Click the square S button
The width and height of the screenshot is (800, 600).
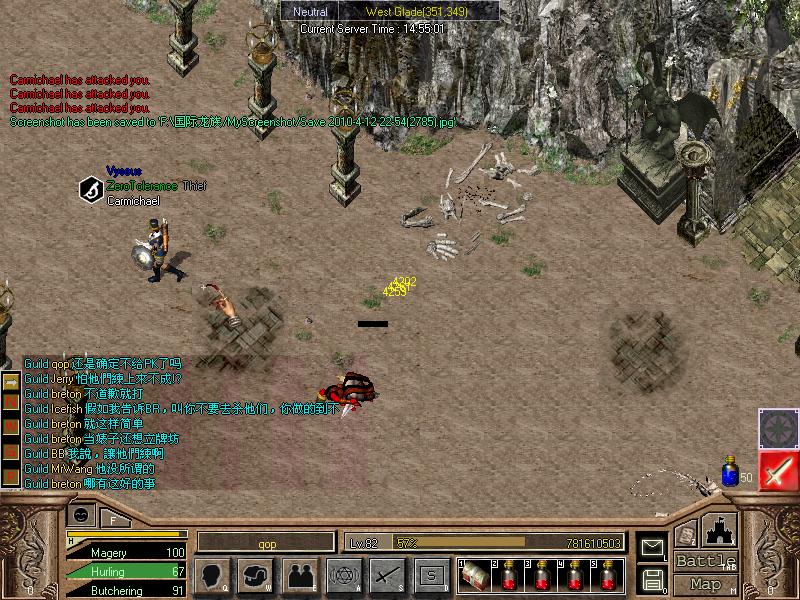click(430, 575)
